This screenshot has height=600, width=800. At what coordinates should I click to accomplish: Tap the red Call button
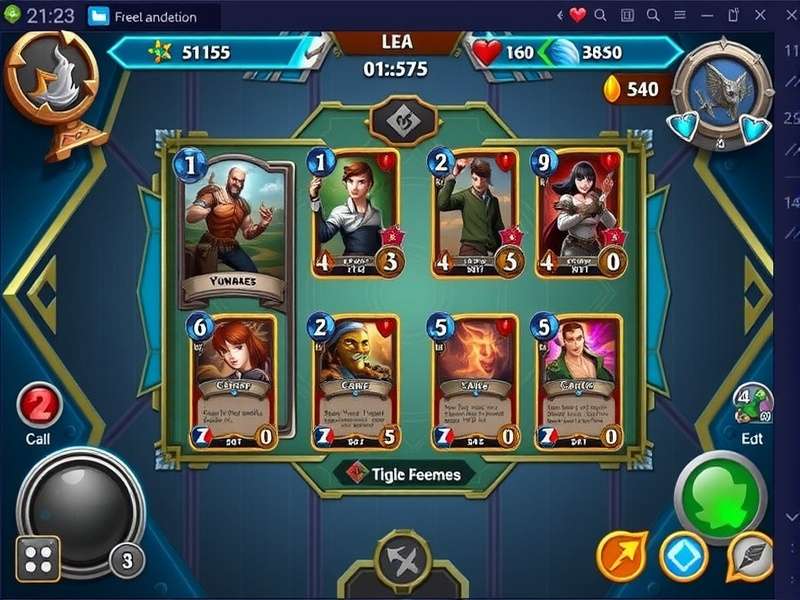pos(40,408)
